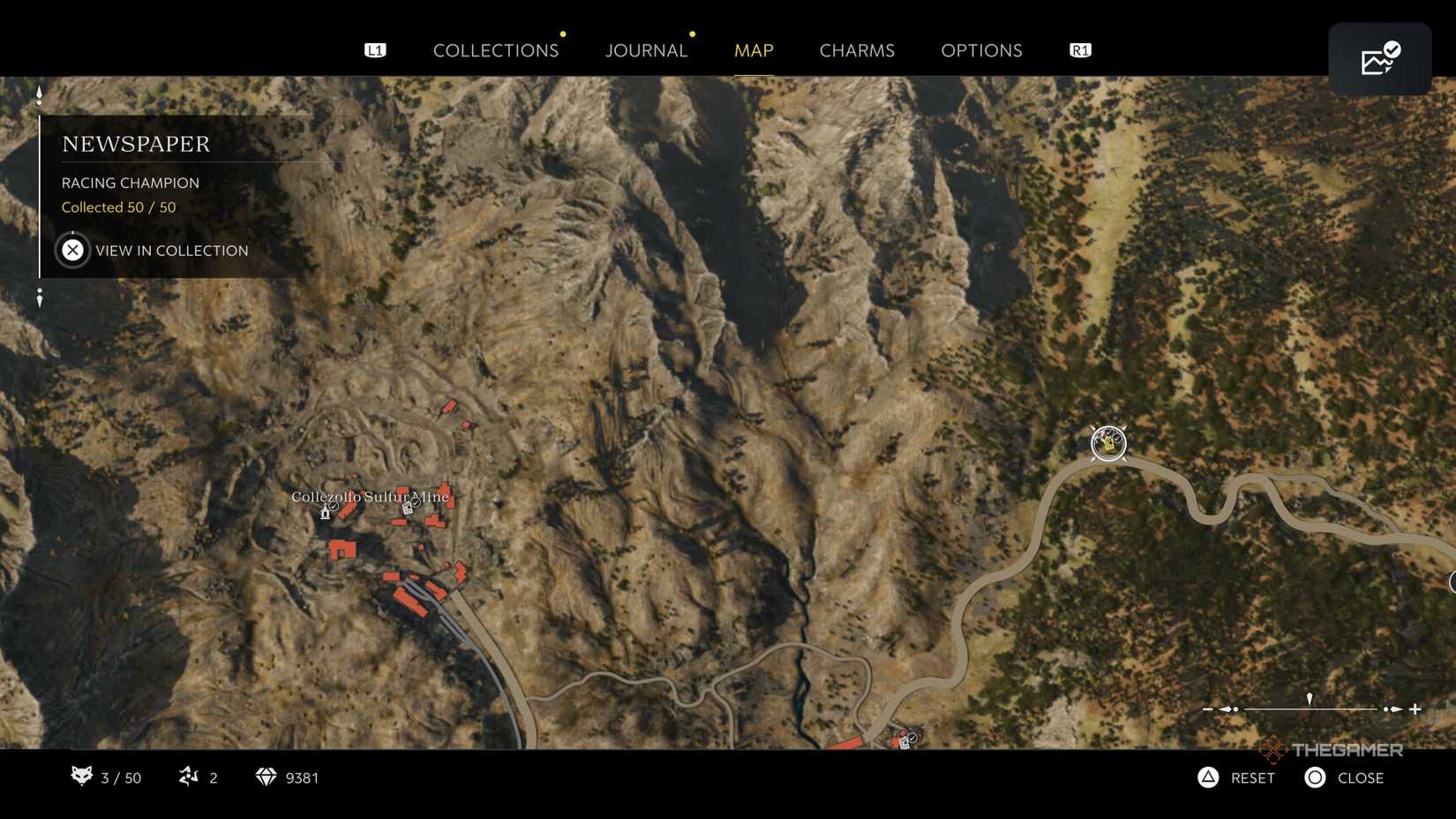Click the fox counter icon
The image size is (1456, 819).
82,778
